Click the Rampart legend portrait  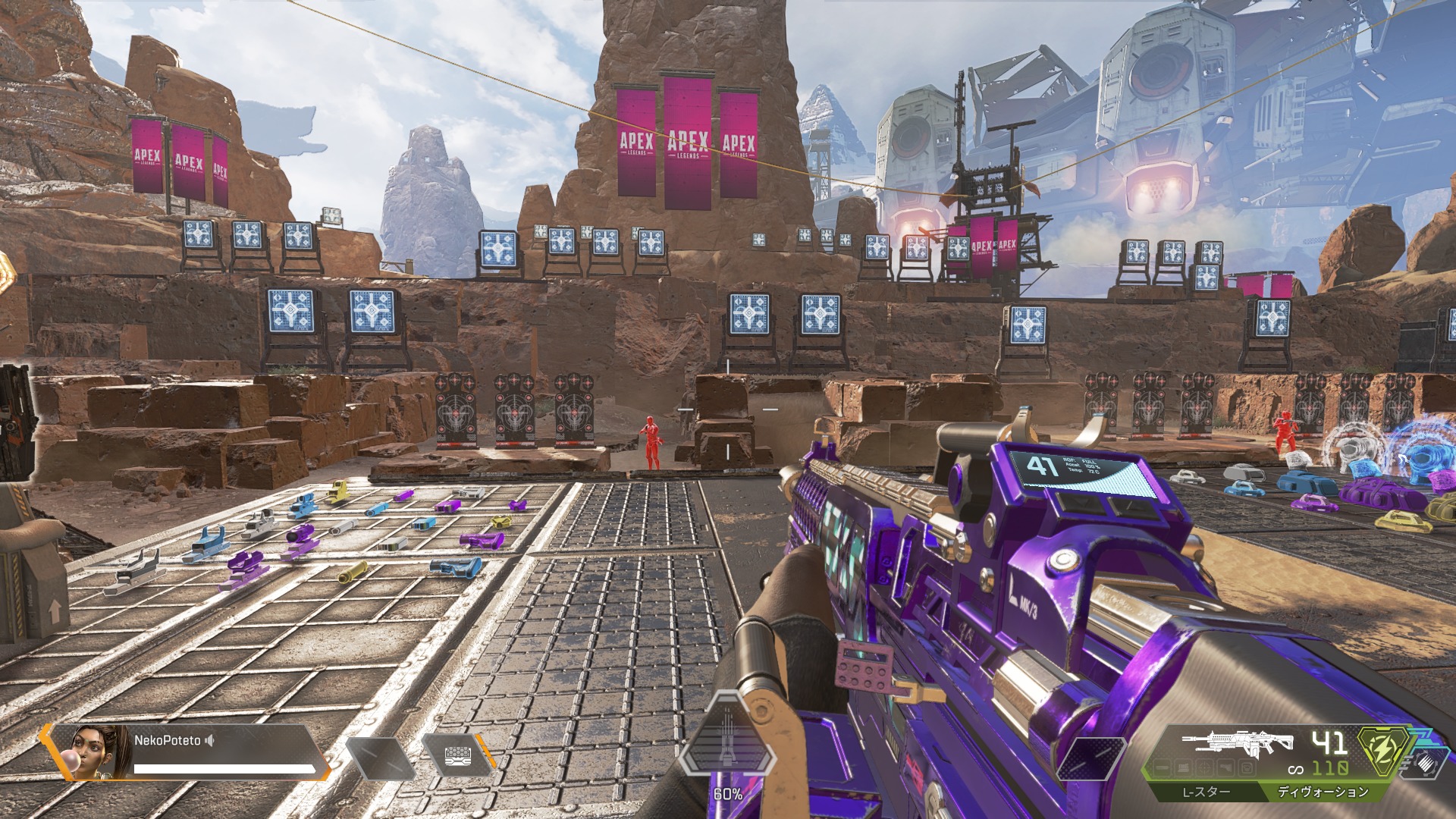[x=100, y=751]
